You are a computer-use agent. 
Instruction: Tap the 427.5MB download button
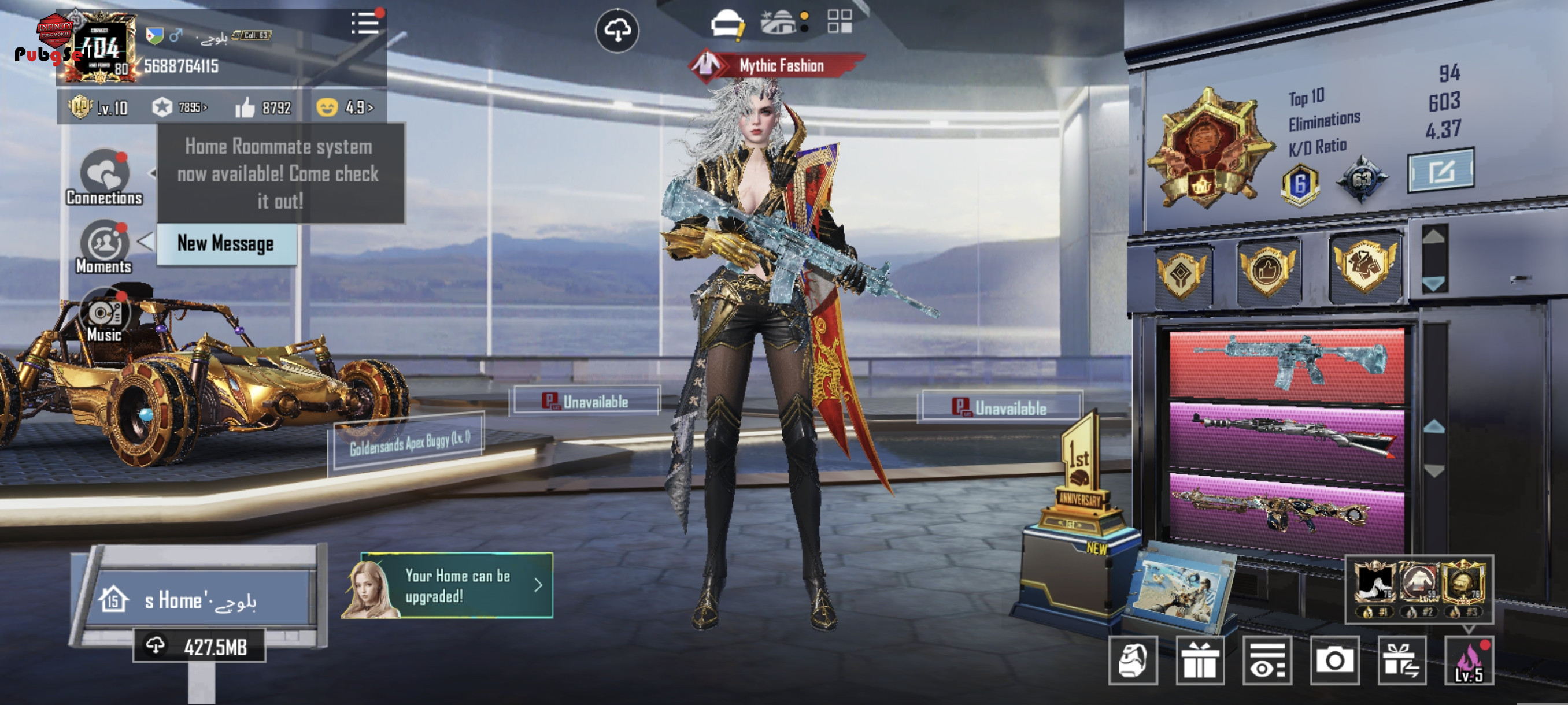[x=199, y=646]
